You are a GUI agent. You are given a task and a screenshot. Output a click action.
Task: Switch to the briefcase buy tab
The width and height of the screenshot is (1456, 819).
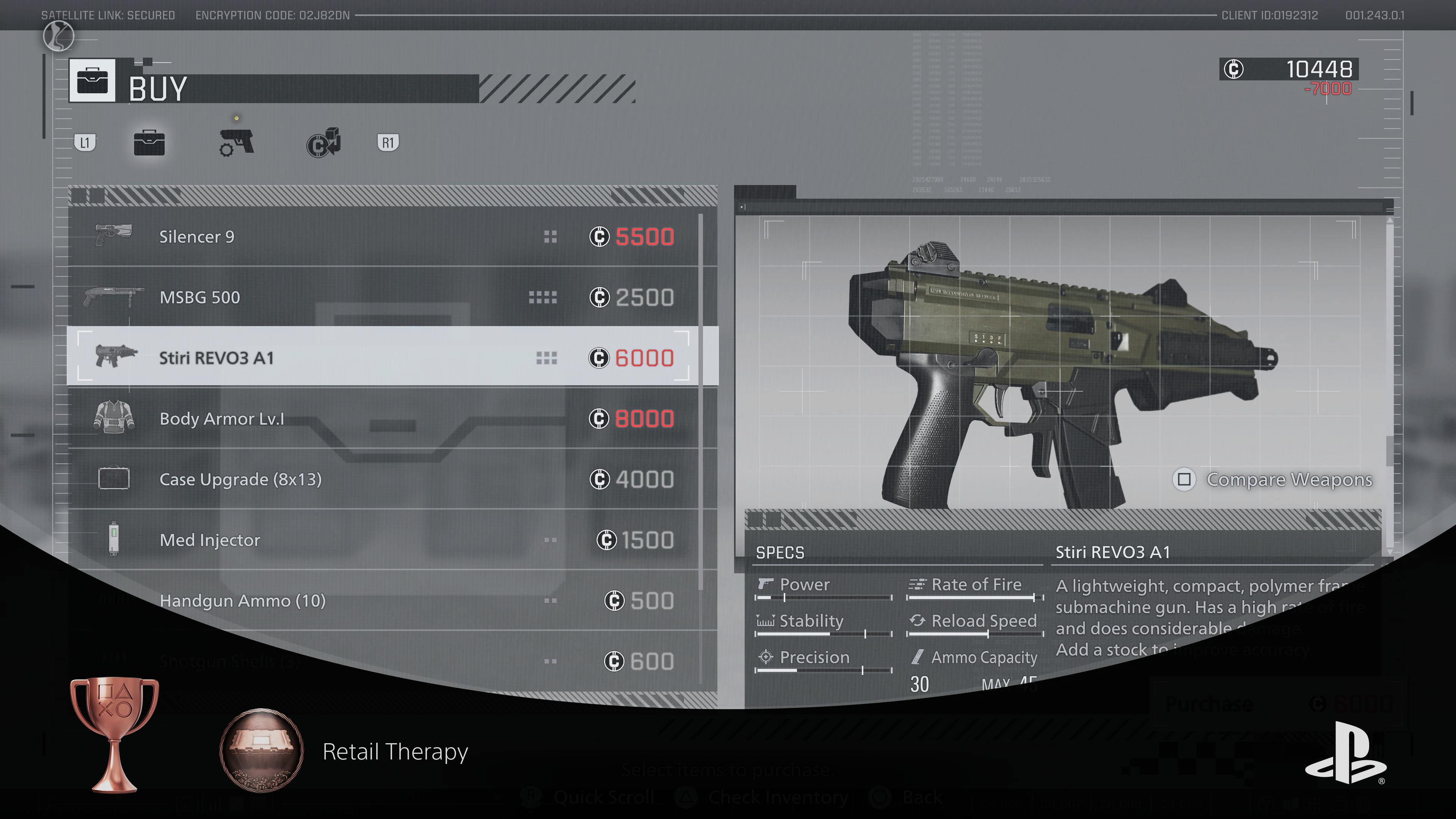pyautogui.click(x=149, y=143)
